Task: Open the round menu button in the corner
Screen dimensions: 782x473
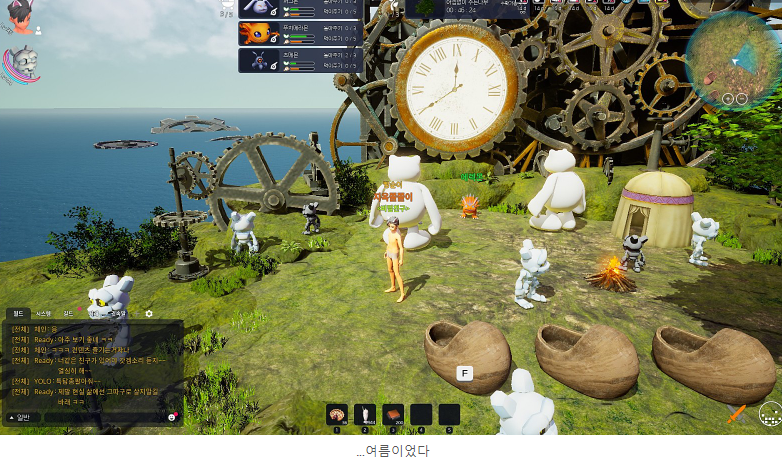Action: tap(769, 413)
